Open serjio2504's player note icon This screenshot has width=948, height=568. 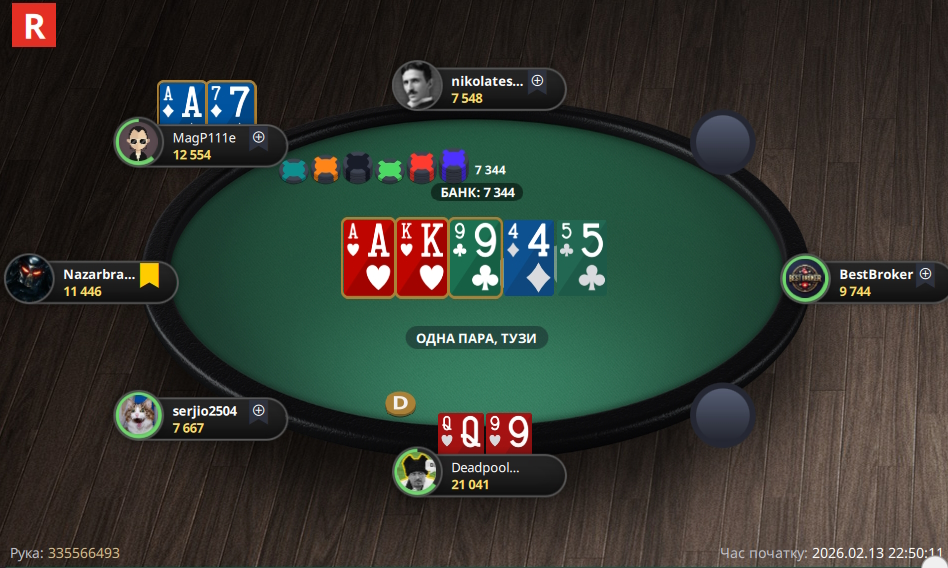tap(258, 410)
